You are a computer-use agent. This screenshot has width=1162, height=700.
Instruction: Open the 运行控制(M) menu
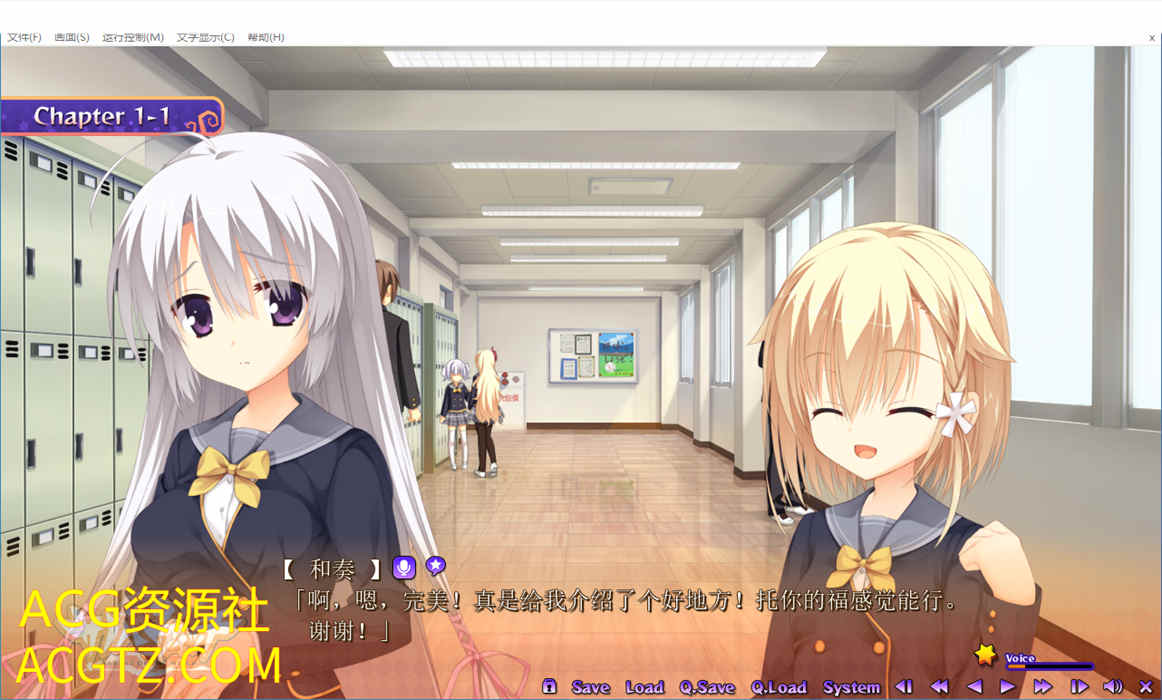(x=133, y=37)
